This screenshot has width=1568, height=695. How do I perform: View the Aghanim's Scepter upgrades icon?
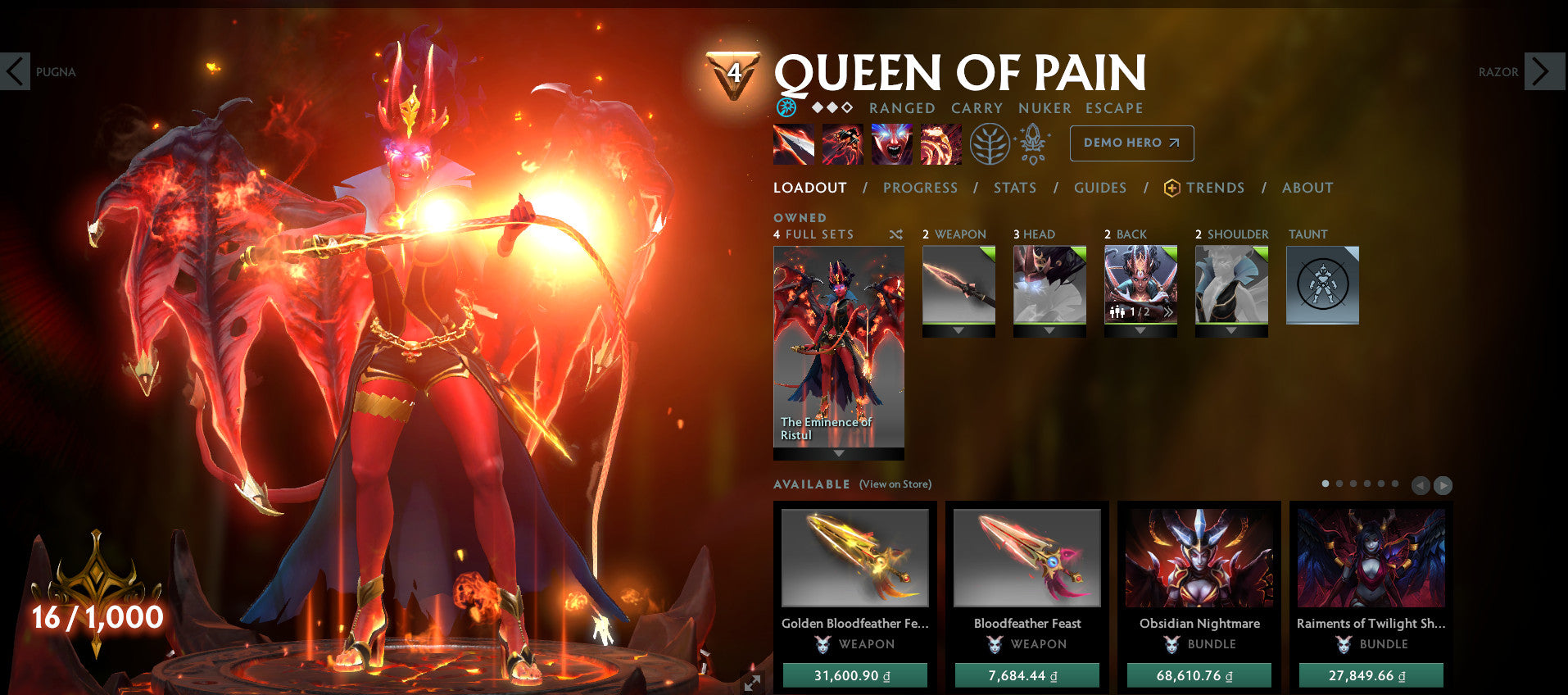click(x=1033, y=143)
